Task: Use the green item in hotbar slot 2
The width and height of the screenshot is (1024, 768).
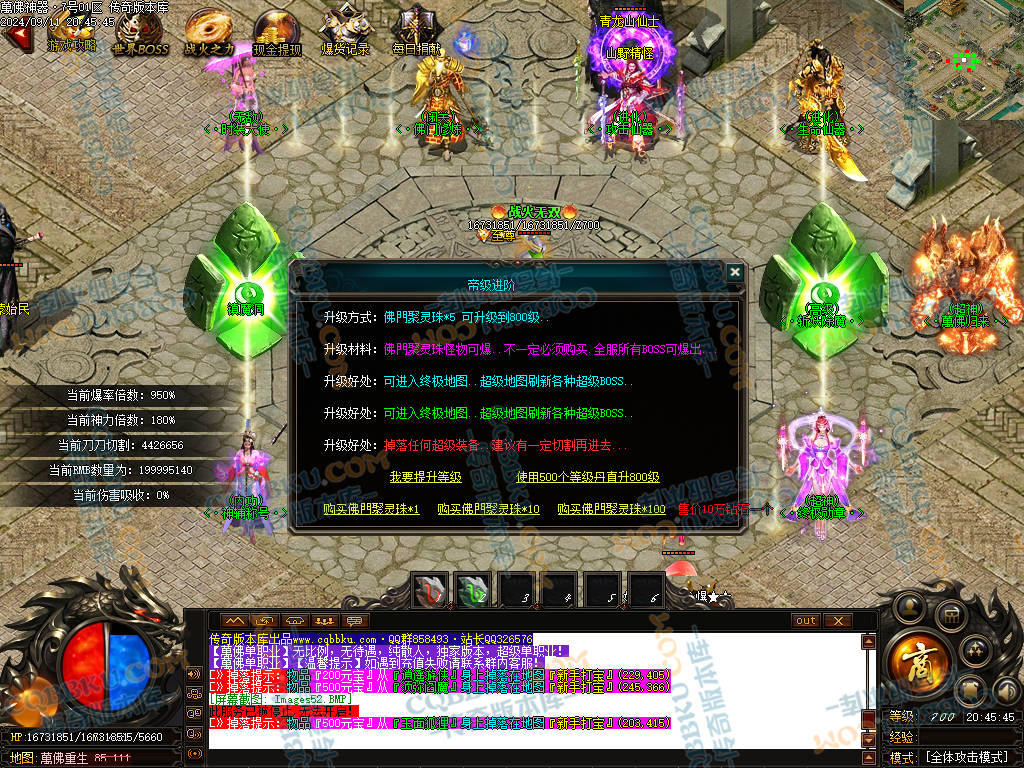Action: click(x=474, y=591)
